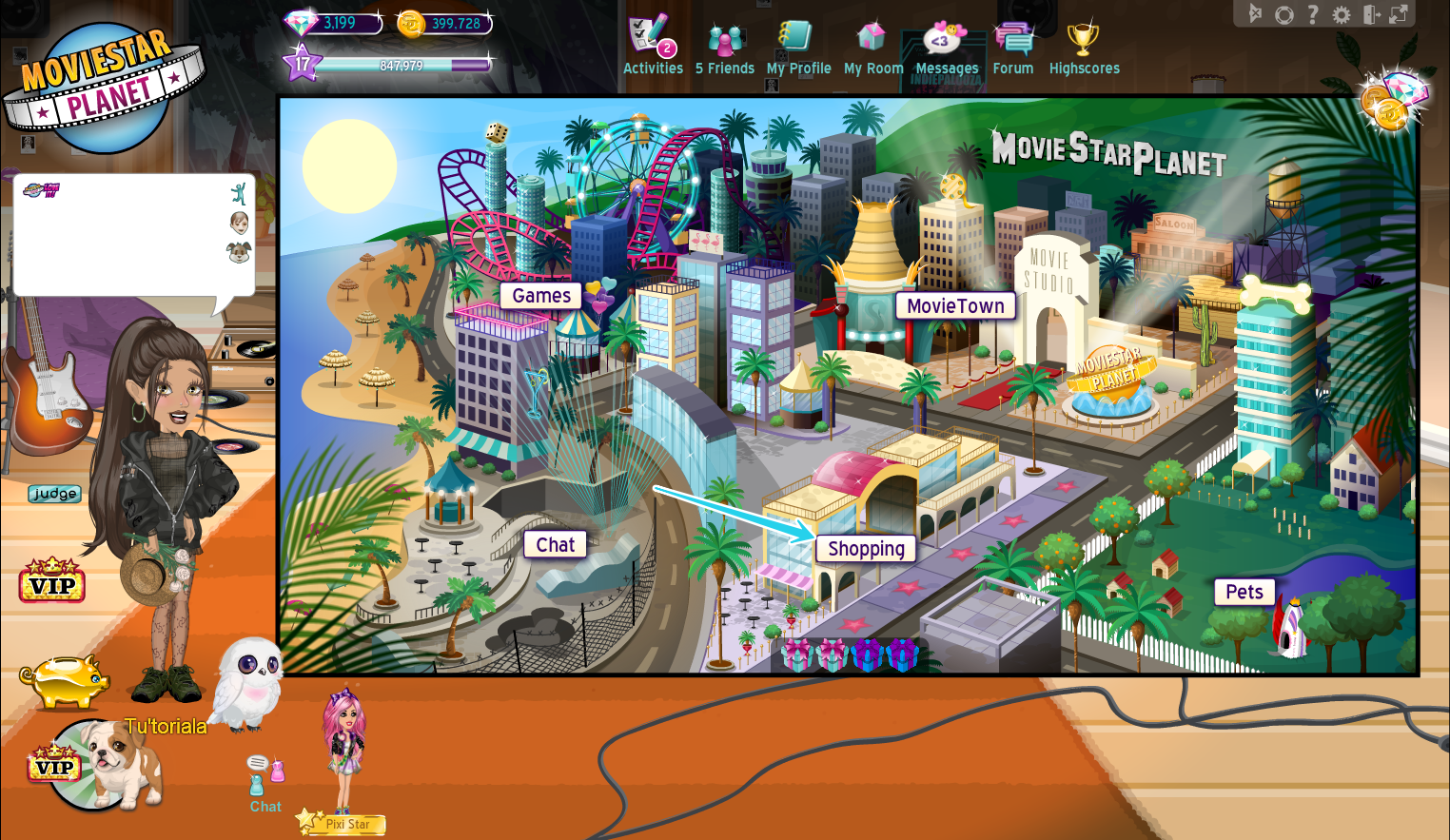Open the Shopping area on the map
Viewport: 1450px width, 840px height.
865,549
